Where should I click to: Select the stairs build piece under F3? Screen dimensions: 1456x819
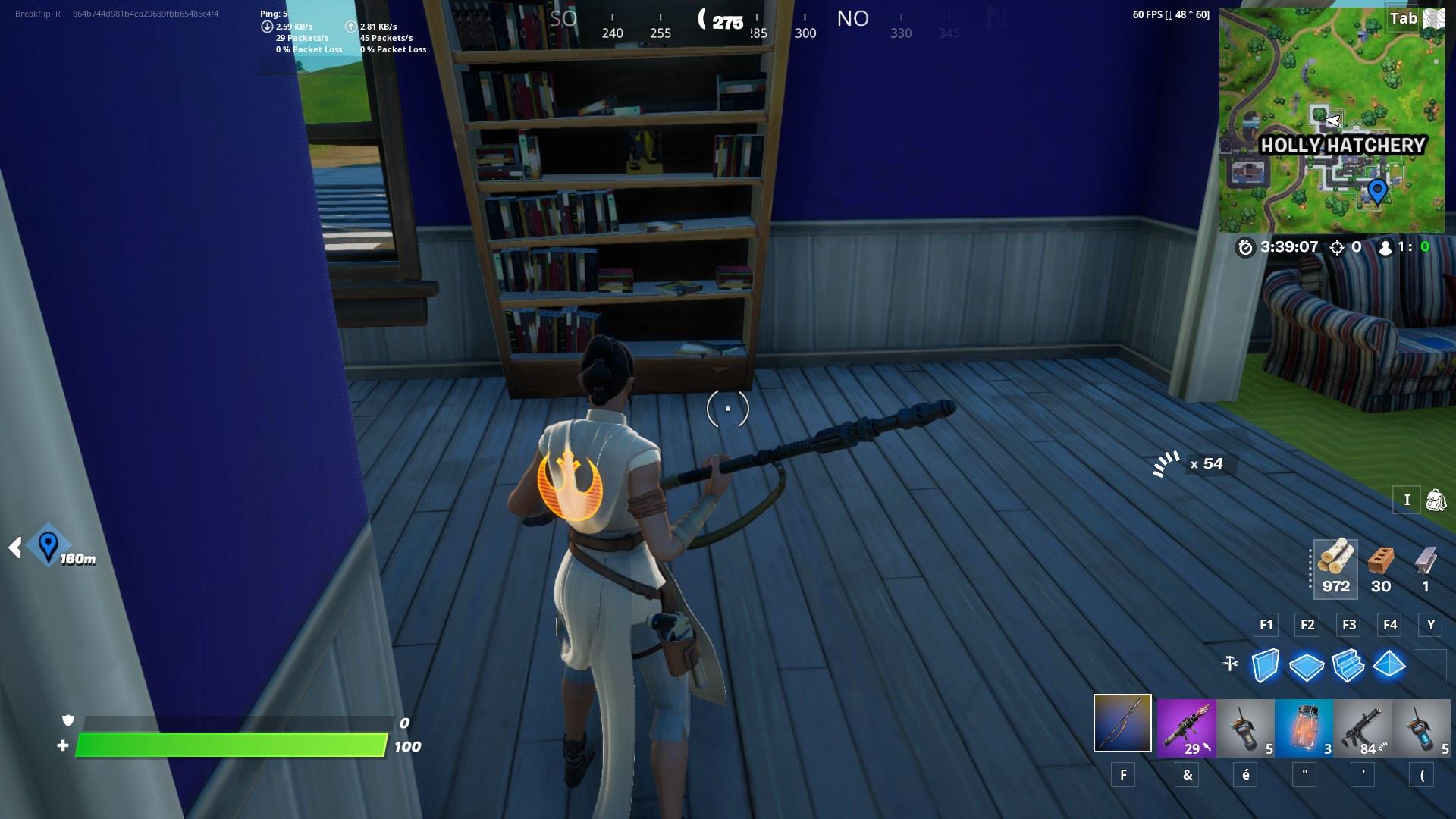[1348, 666]
